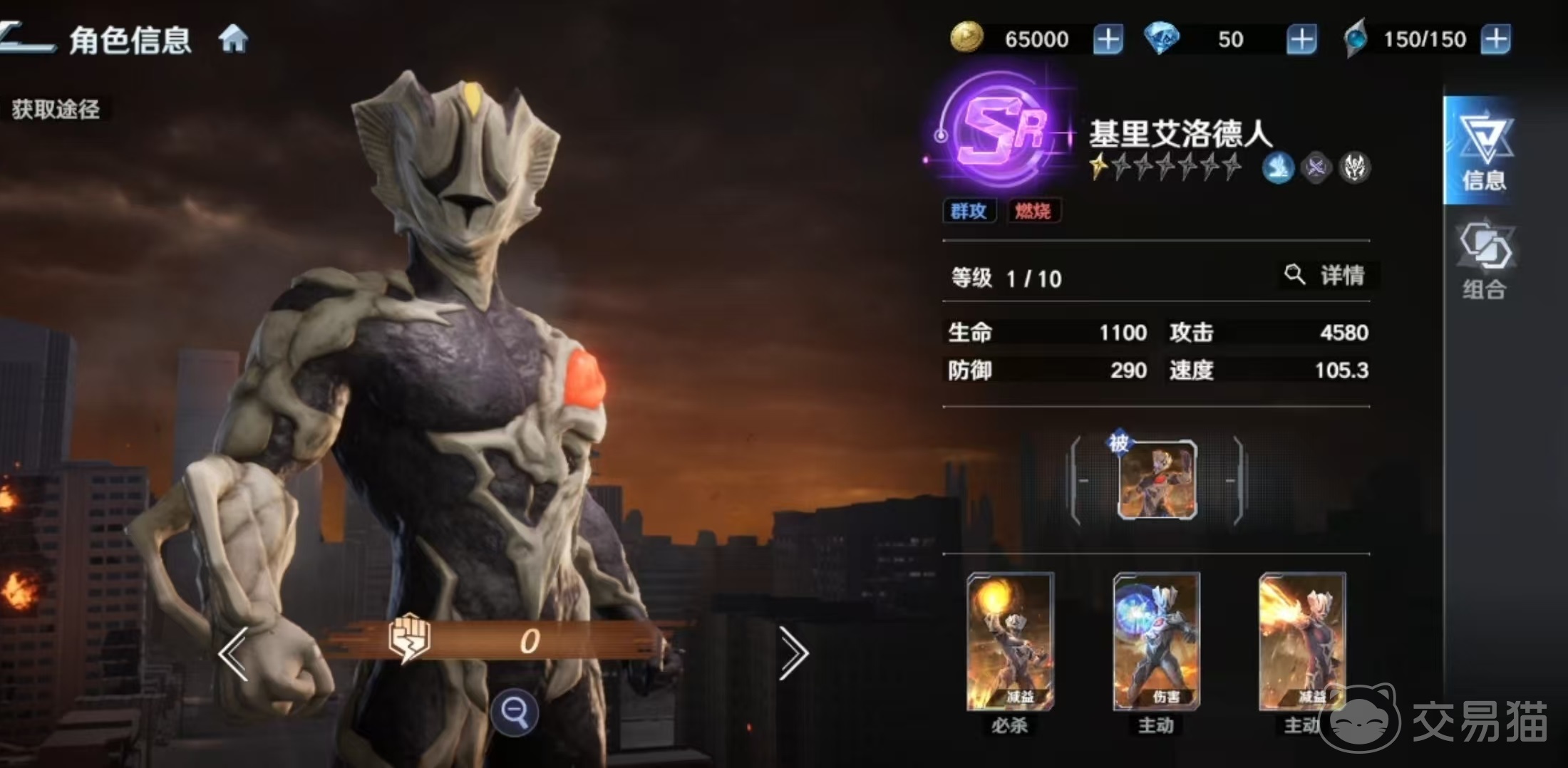The width and height of the screenshot is (1568, 768).
Task: Select the crossed-swords attack type icon
Action: click(1316, 167)
